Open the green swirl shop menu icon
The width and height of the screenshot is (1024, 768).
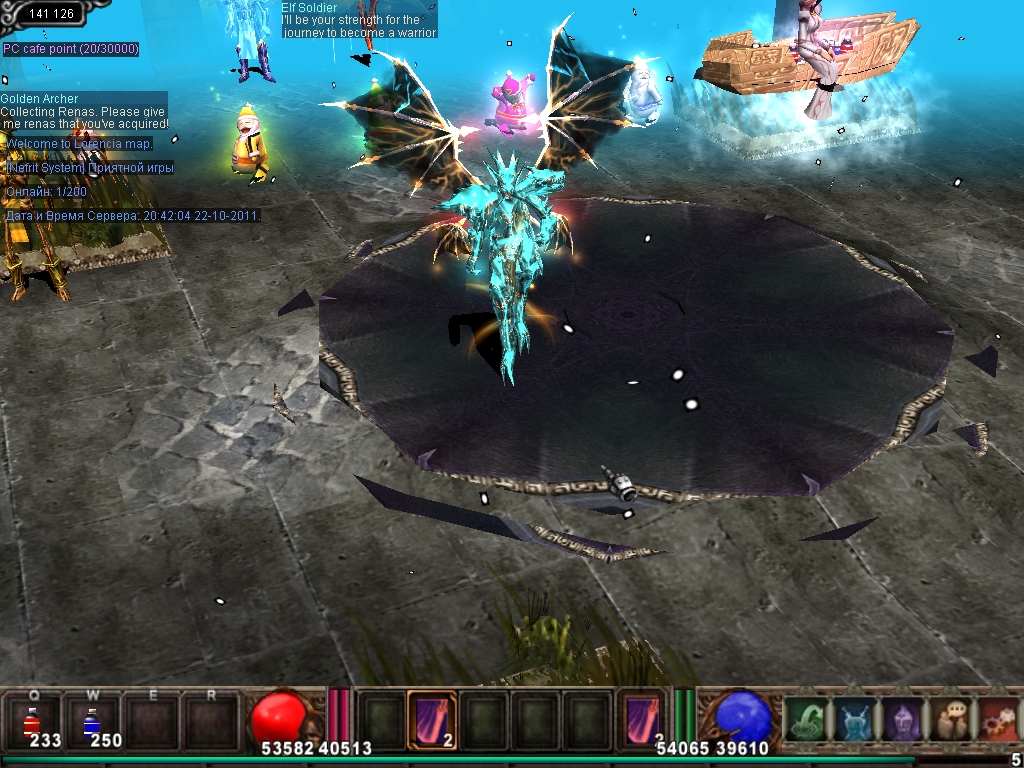coord(806,720)
